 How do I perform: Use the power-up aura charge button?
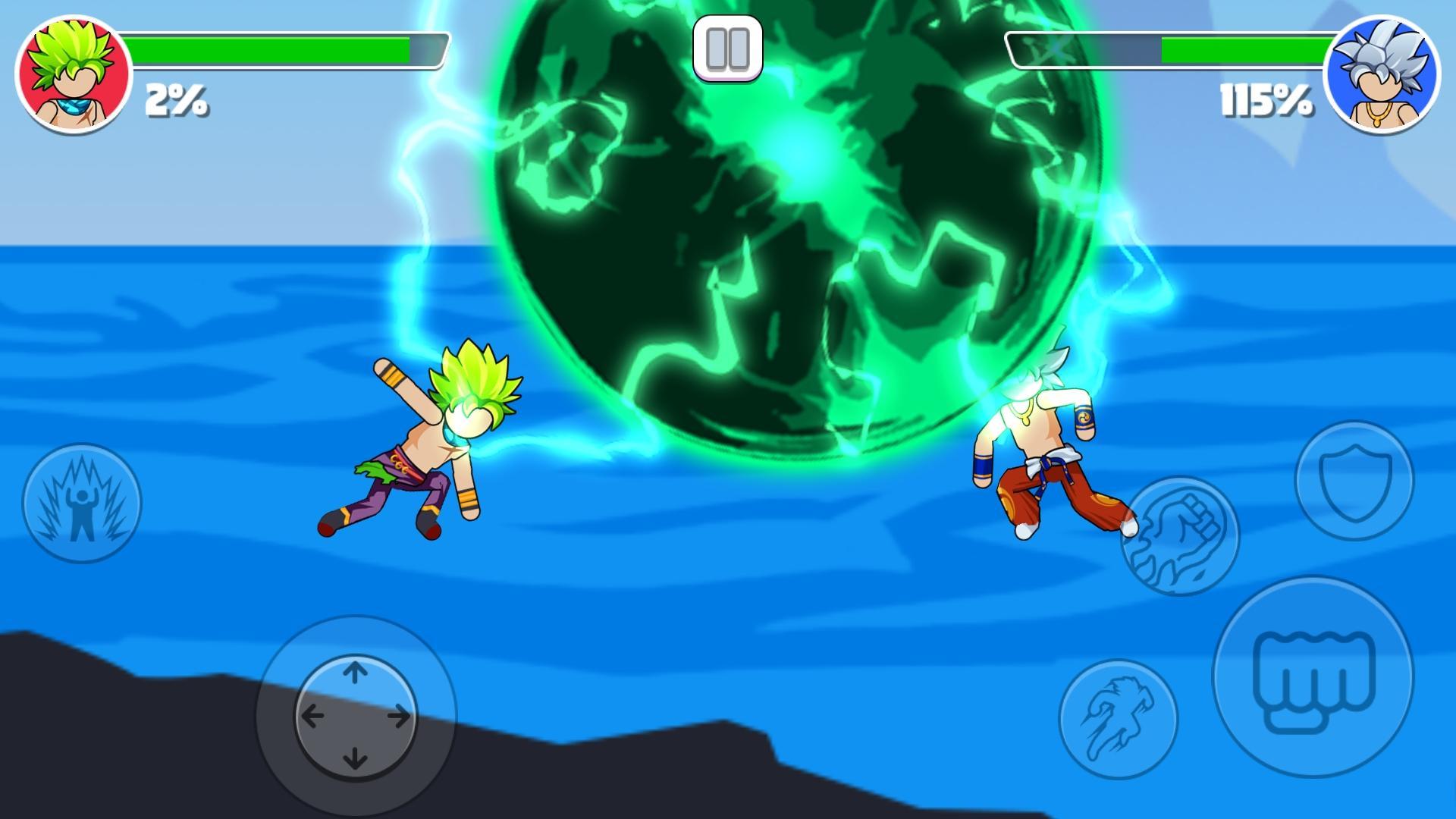[x=82, y=503]
